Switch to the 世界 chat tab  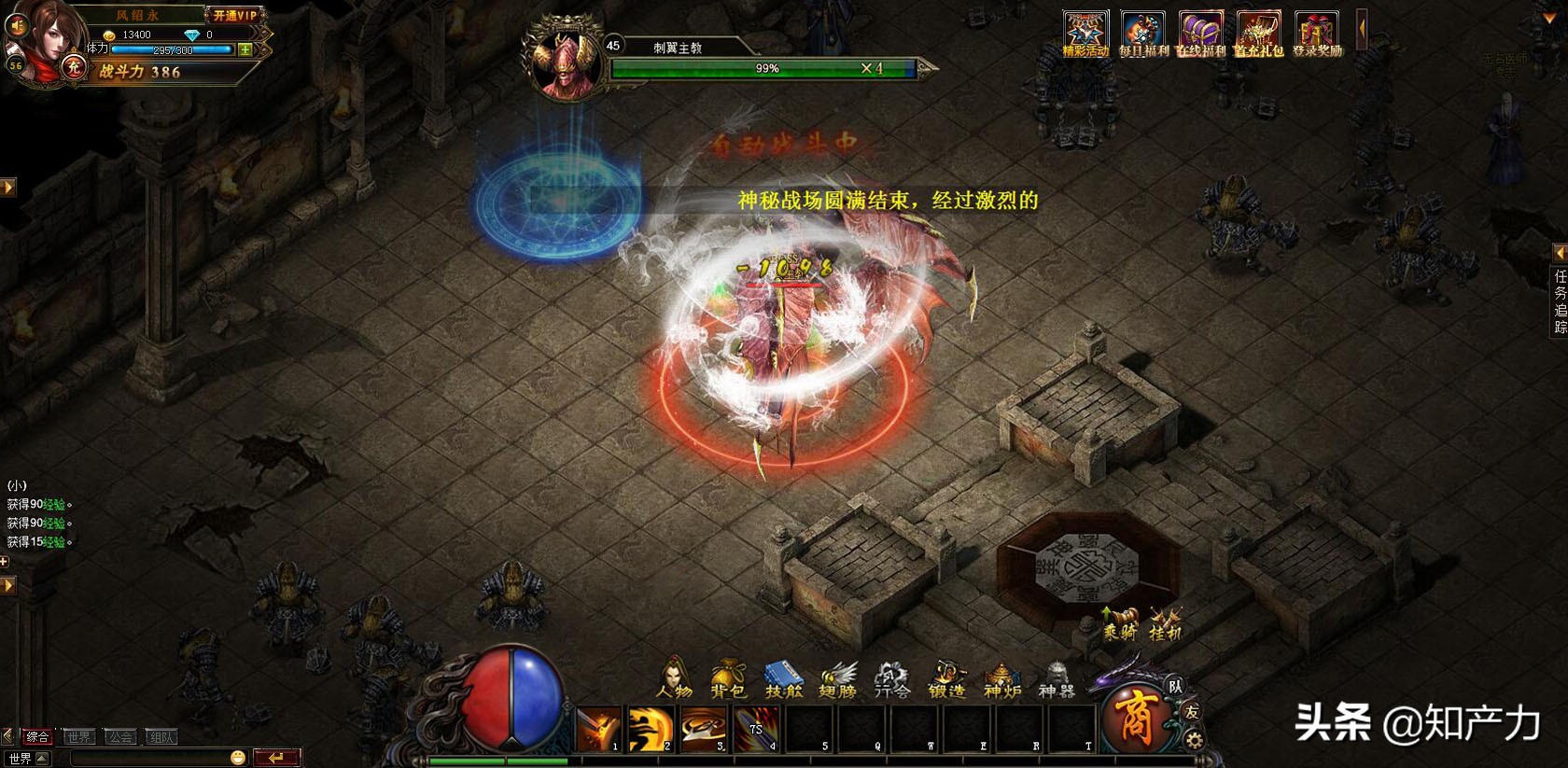(78, 737)
